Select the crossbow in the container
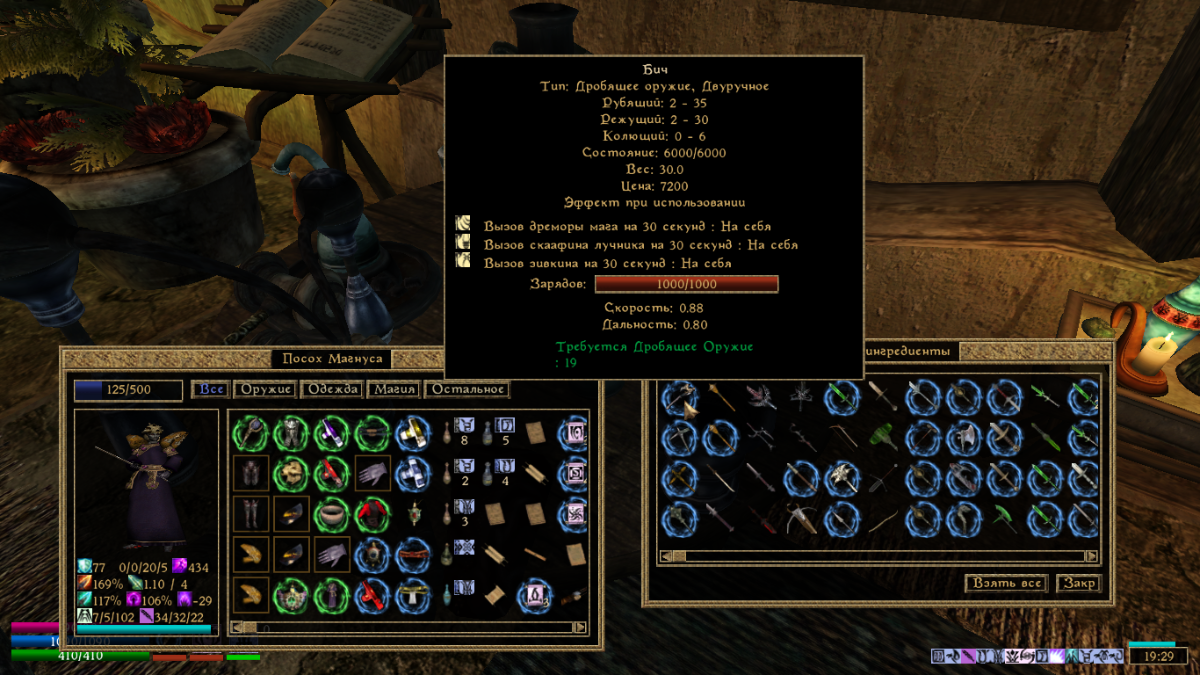This screenshot has width=1200, height=675. 801,518
